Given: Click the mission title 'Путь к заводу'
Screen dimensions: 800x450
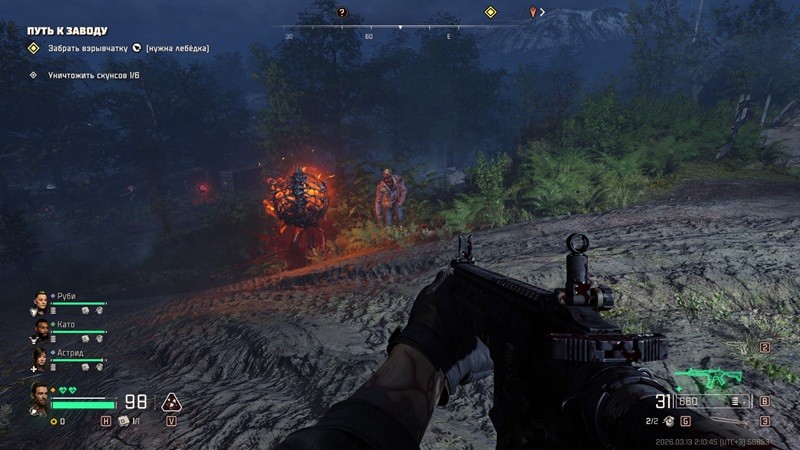Looking at the screenshot, I should tap(67, 31).
